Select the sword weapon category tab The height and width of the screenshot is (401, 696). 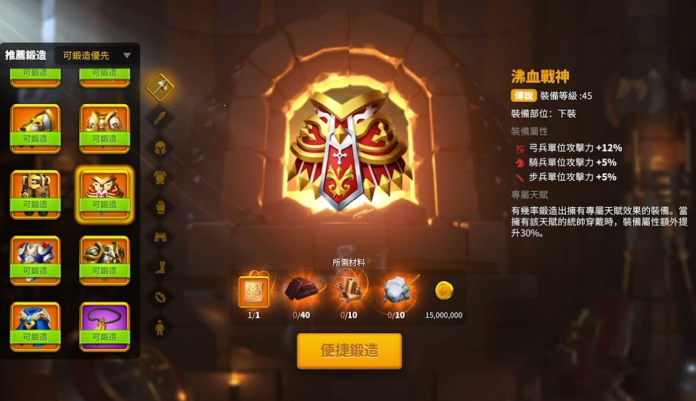159,117
